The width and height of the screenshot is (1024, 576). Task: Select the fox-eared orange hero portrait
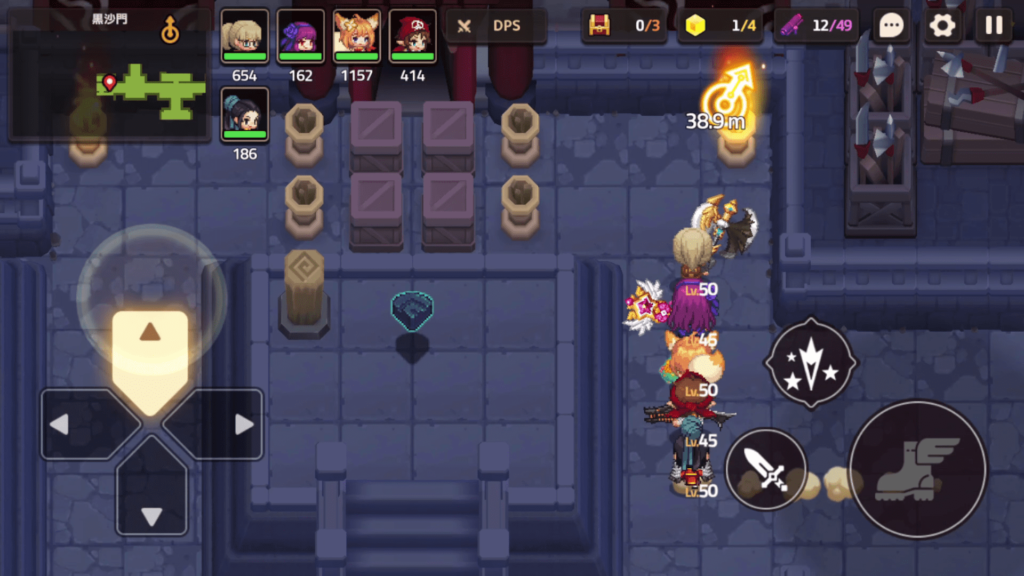click(356, 37)
